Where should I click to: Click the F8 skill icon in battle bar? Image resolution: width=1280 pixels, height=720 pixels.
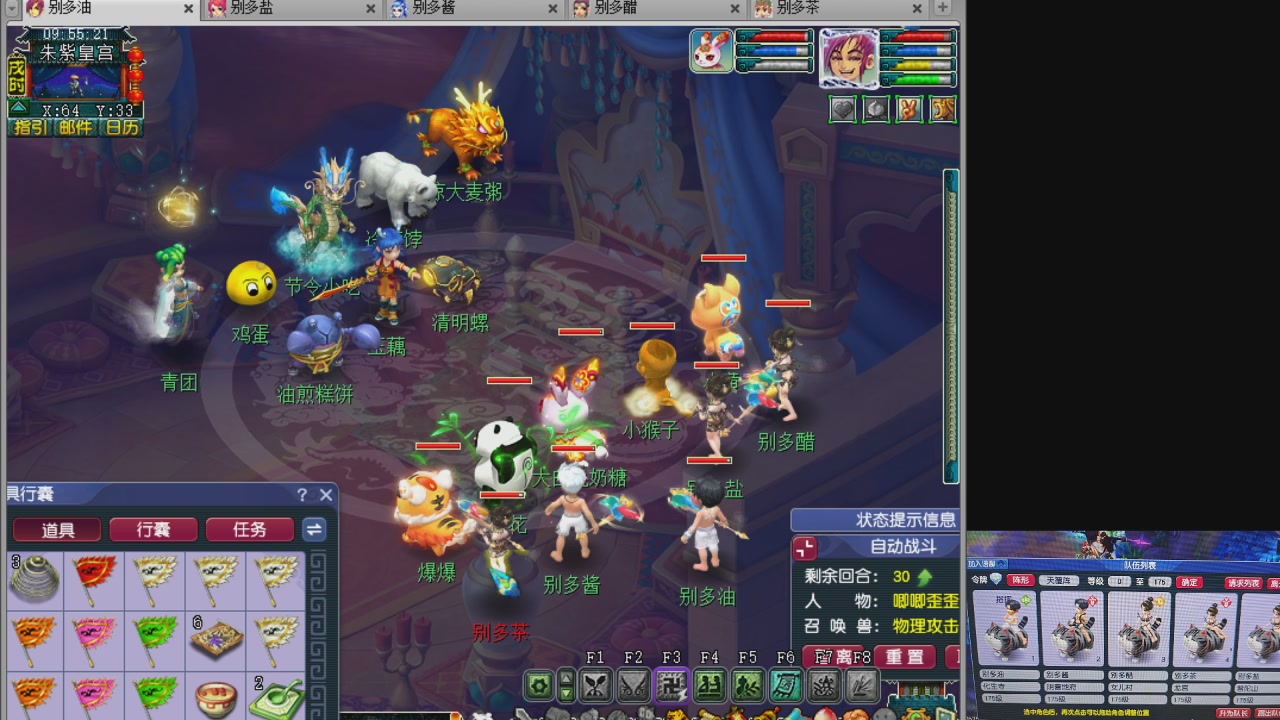click(860, 686)
